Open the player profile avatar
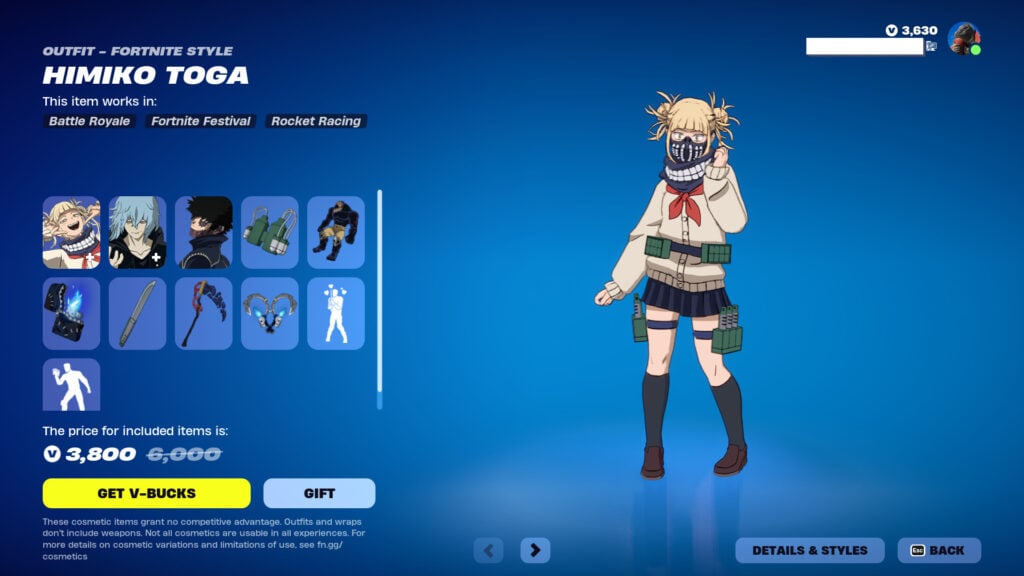 pyautogui.click(x=963, y=38)
